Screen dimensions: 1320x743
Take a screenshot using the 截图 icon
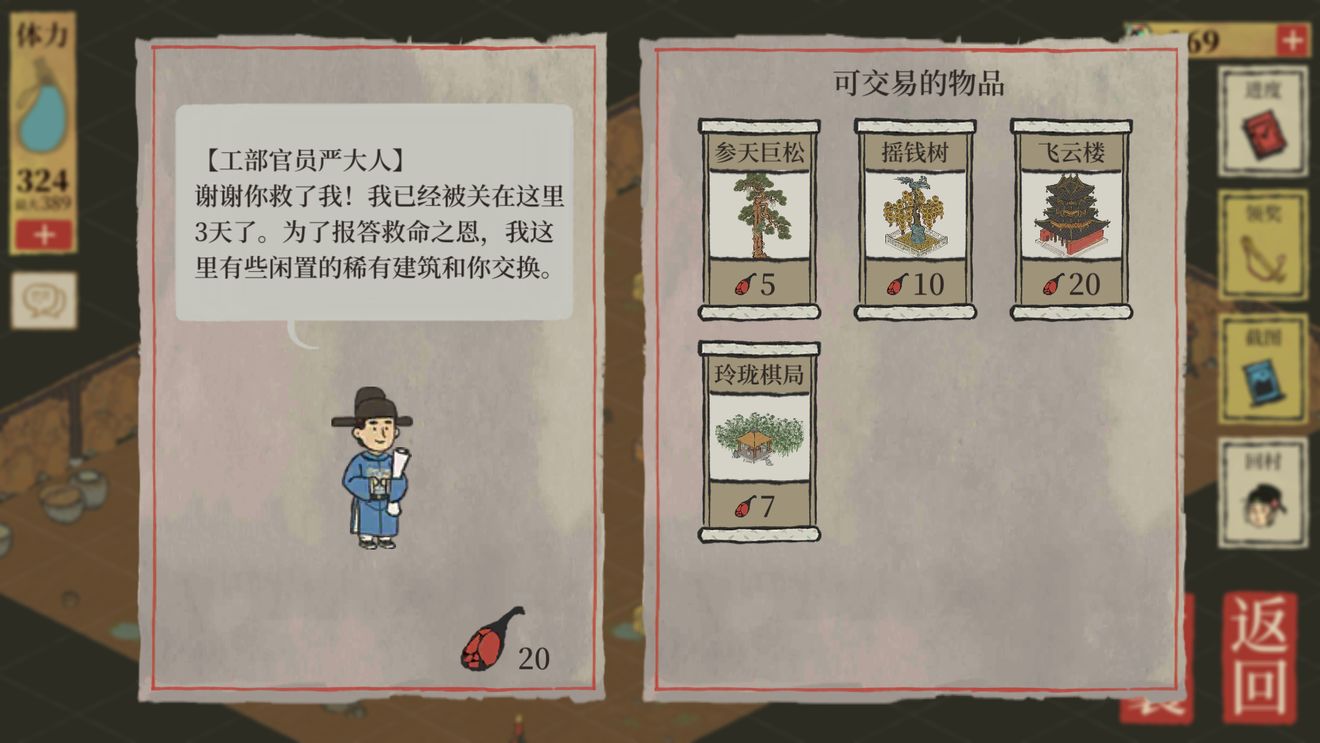pyautogui.click(x=1262, y=367)
